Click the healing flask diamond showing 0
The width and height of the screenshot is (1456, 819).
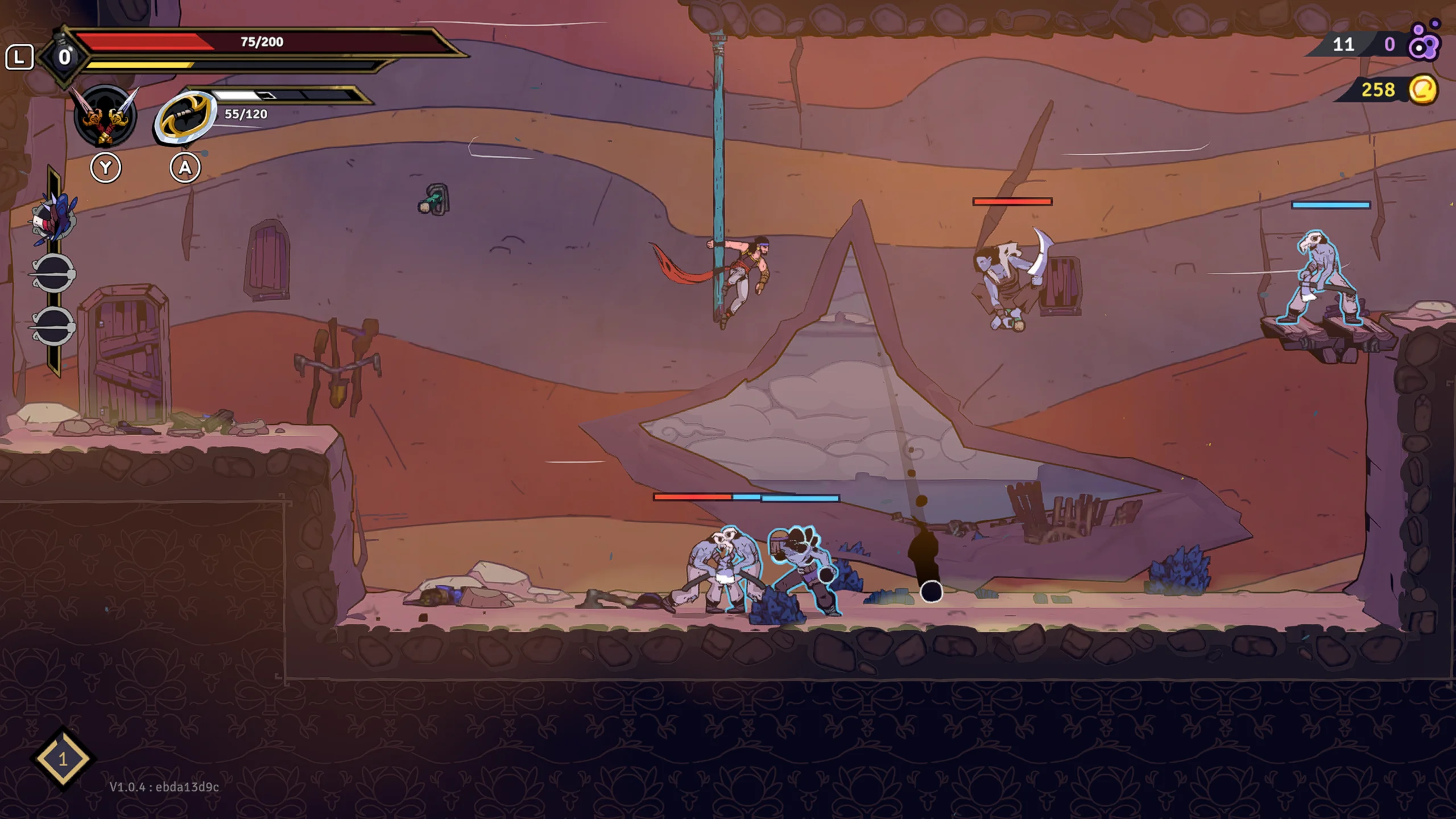point(64,57)
